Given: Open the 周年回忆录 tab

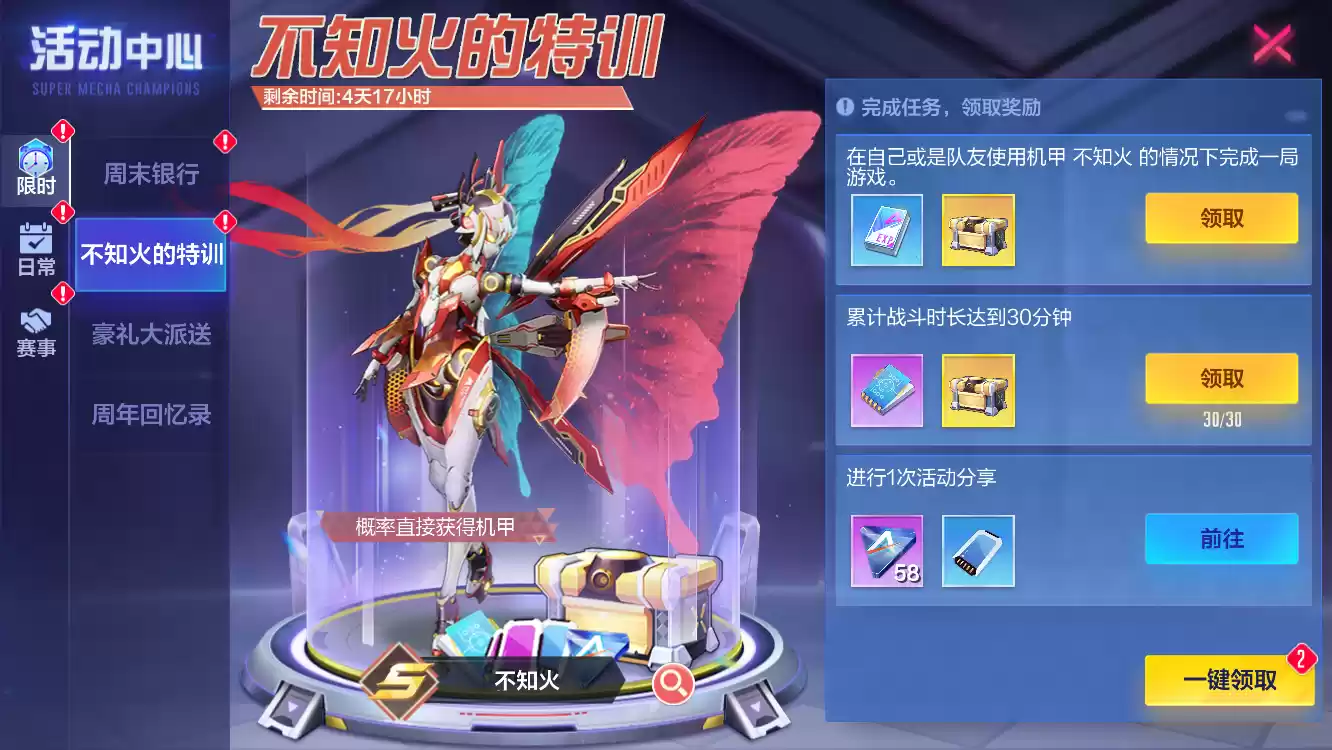Looking at the screenshot, I should [x=149, y=415].
